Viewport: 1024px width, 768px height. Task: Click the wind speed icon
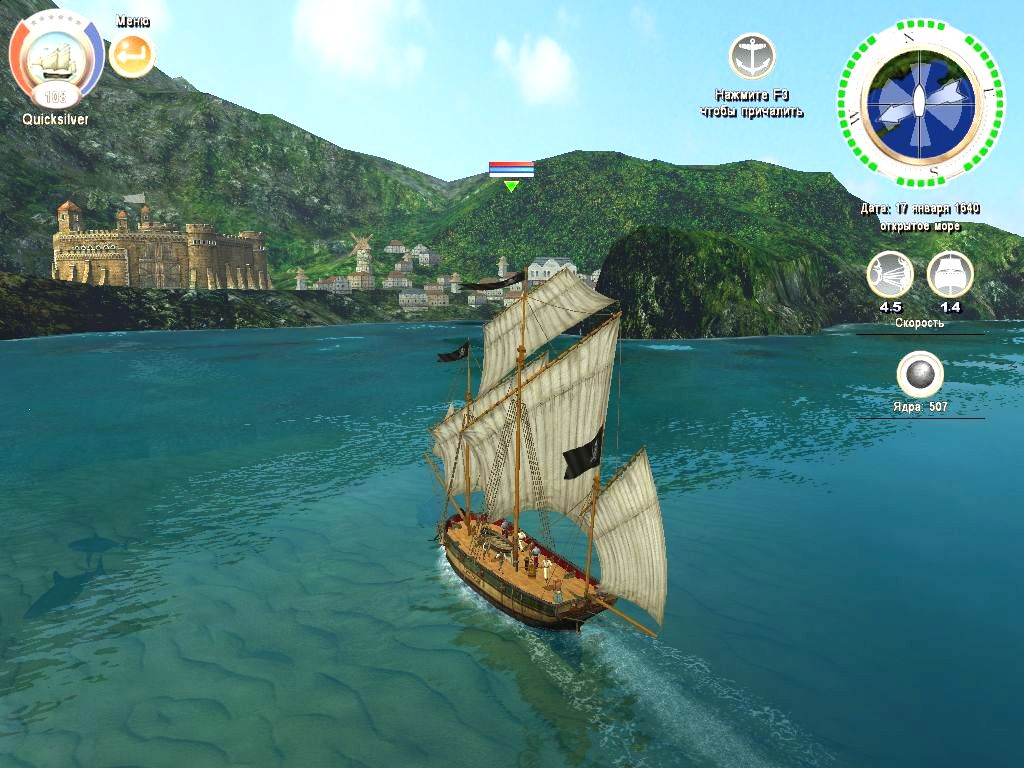[889, 275]
